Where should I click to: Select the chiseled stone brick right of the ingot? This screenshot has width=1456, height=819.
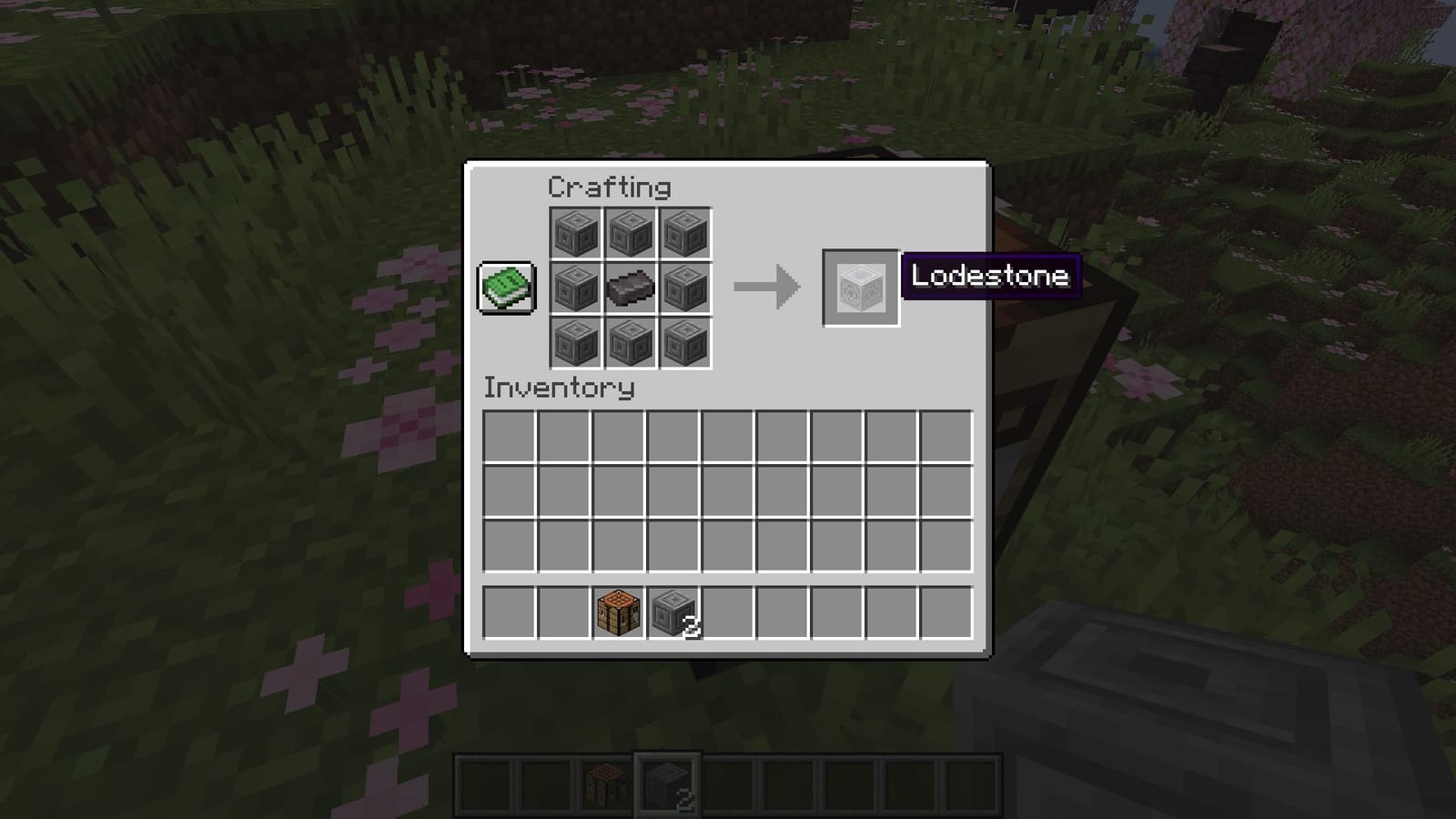[685, 288]
